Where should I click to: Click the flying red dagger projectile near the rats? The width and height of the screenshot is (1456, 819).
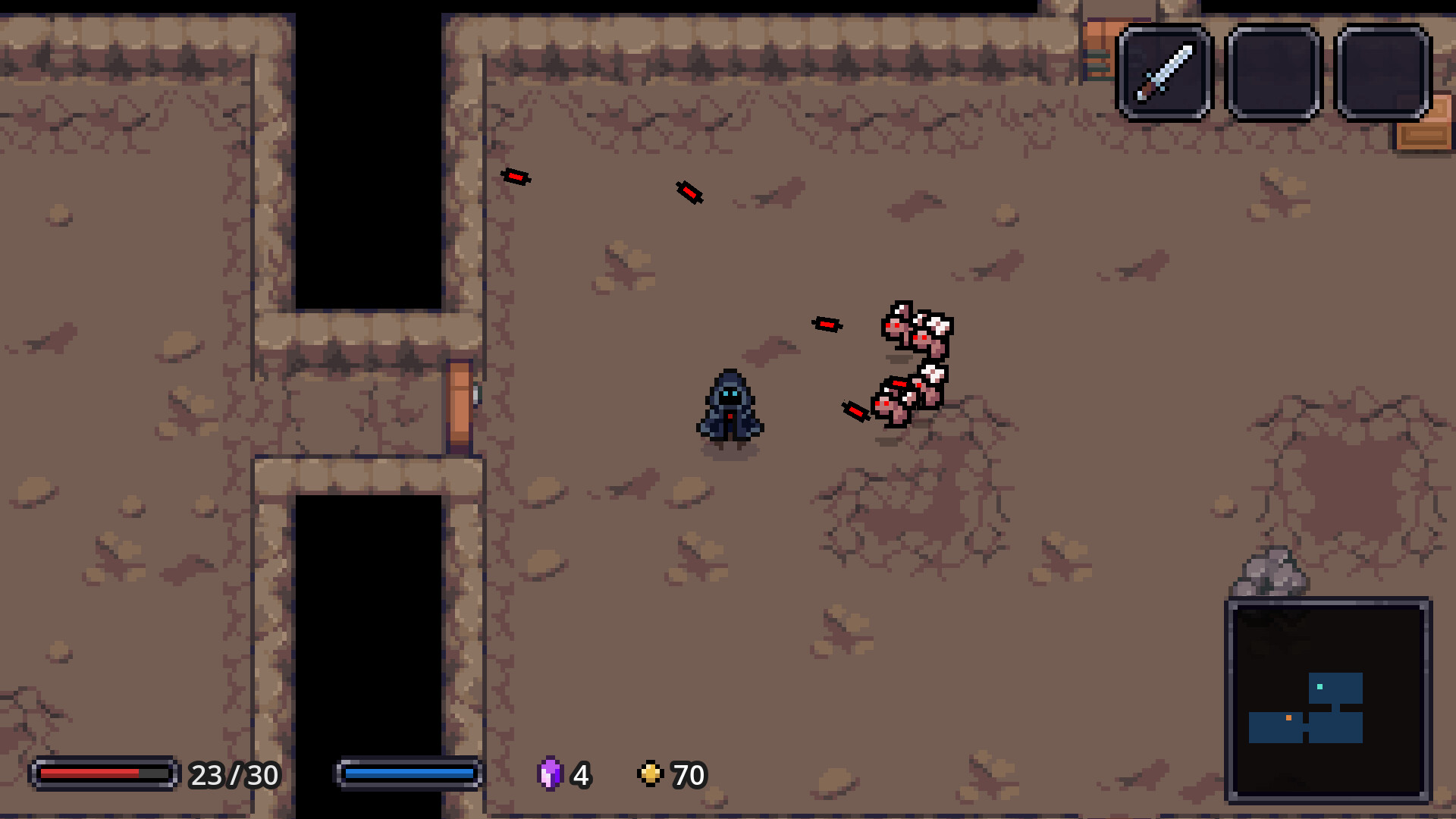[855, 410]
